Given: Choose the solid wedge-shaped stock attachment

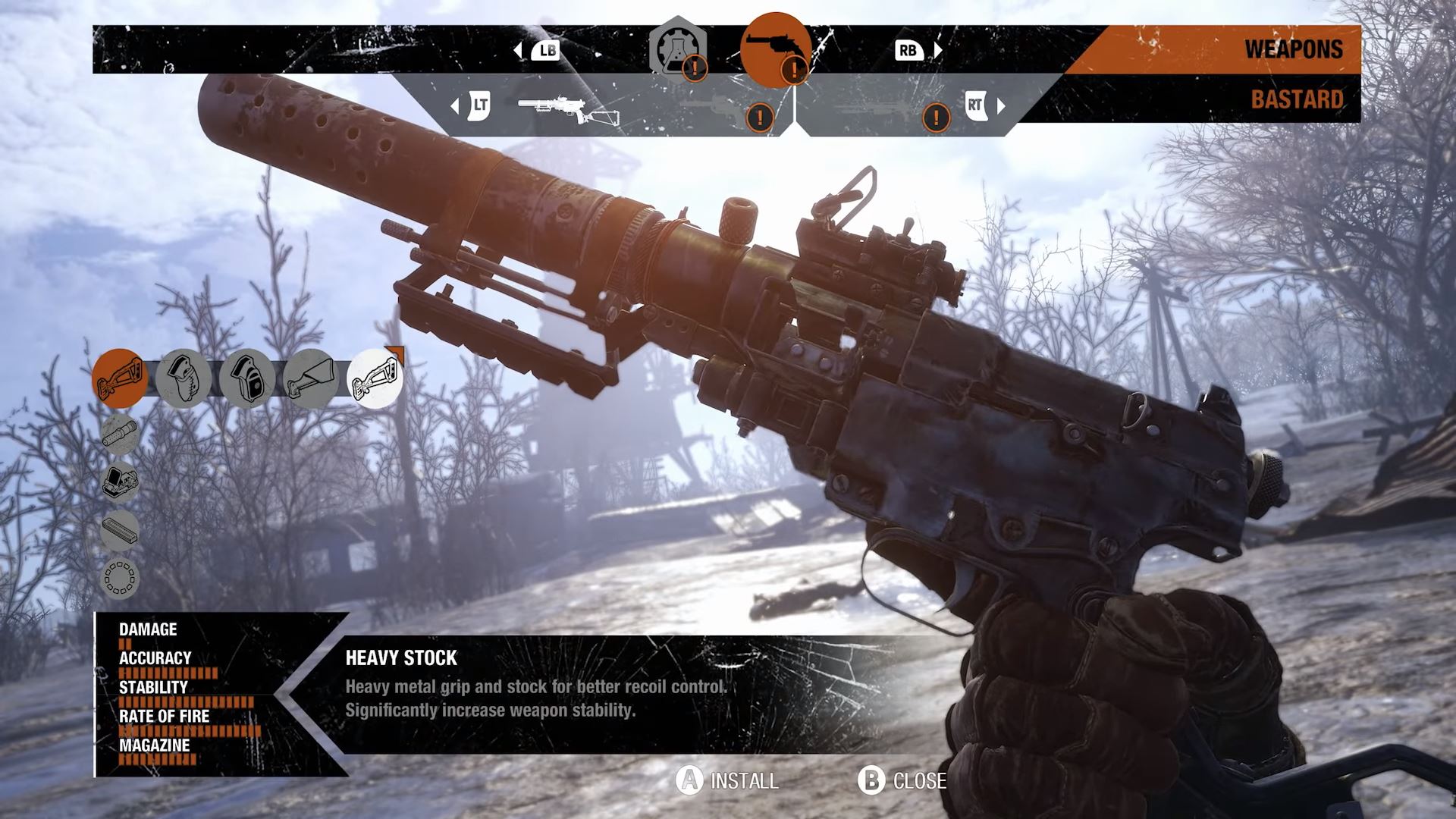Looking at the screenshot, I should [311, 378].
